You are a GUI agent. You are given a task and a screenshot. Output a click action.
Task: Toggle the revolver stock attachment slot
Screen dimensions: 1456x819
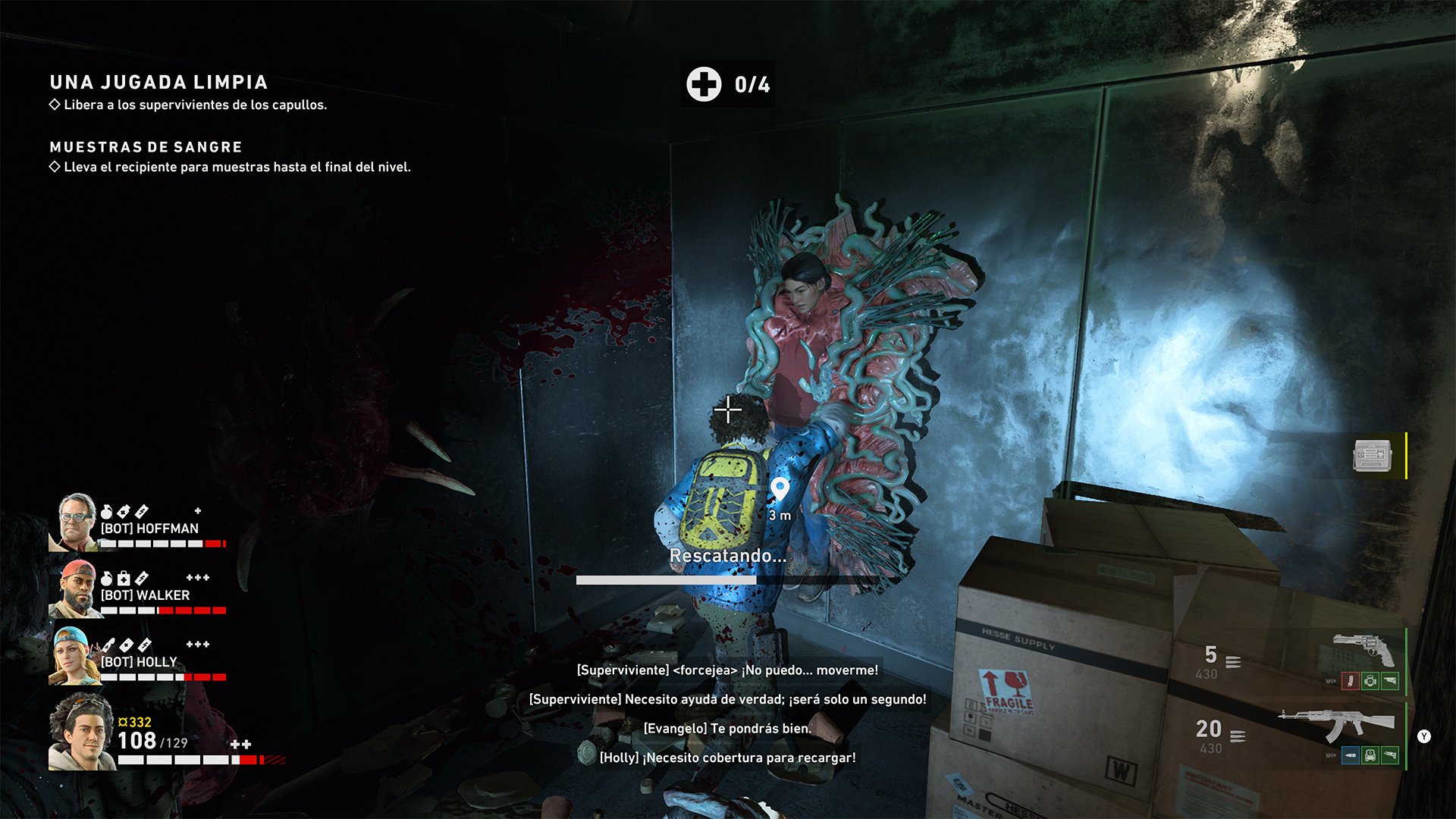1390,682
